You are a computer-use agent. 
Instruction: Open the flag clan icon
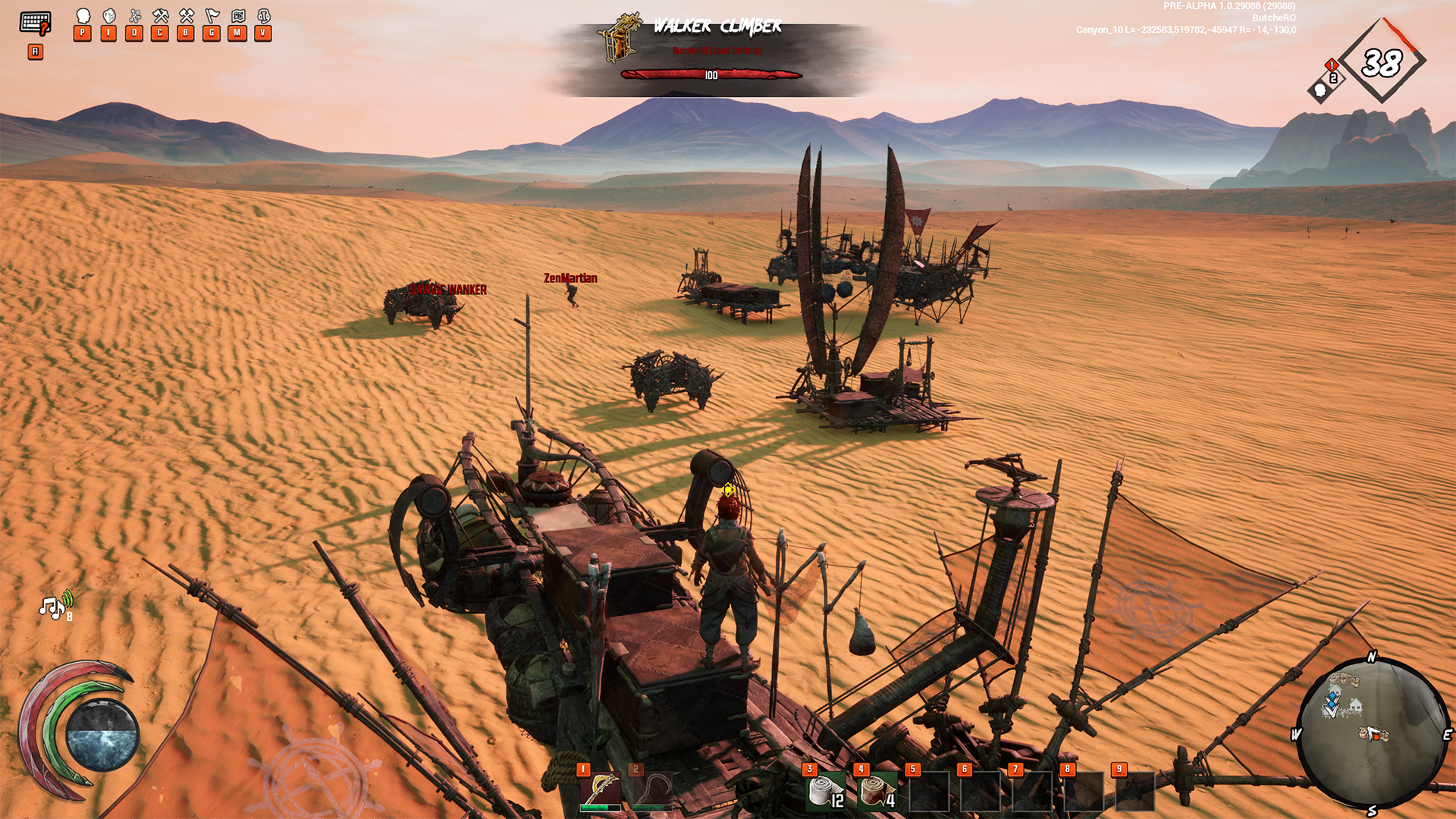pos(212,17)
